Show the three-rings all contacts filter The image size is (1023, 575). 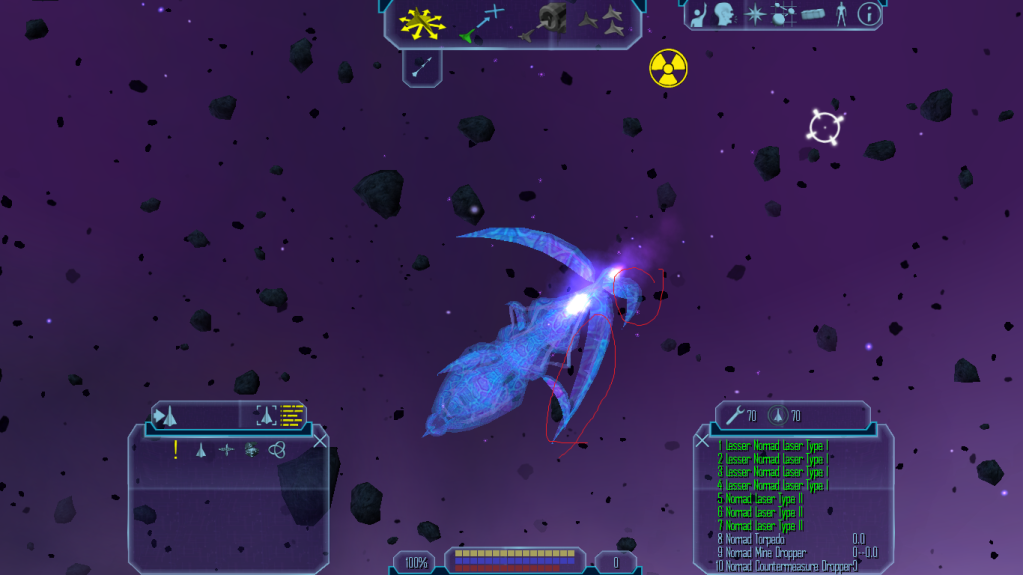pyautogui.click(x=277, y=450)
